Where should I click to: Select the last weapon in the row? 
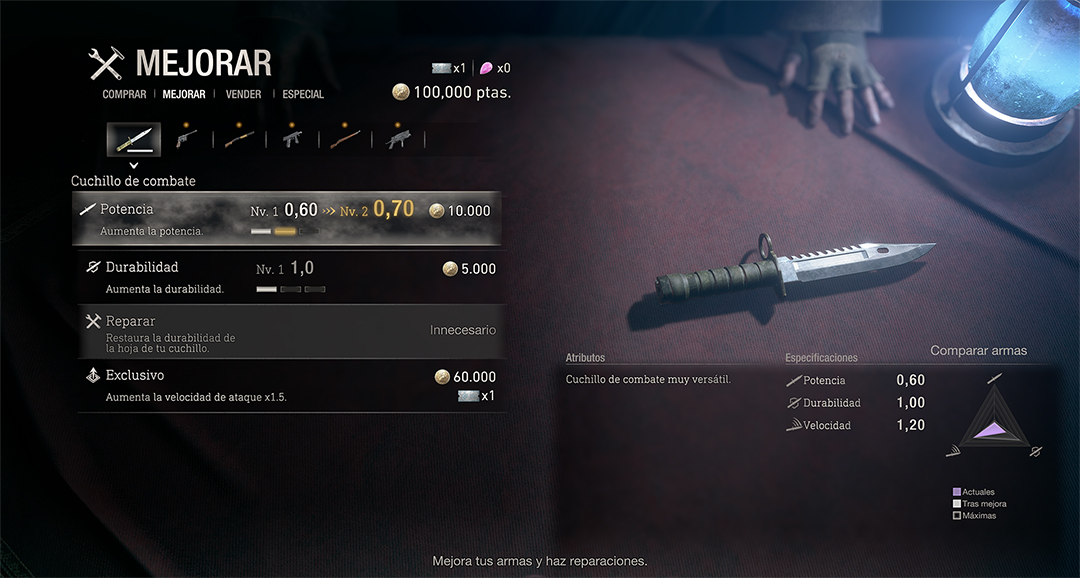click(398, 138)
